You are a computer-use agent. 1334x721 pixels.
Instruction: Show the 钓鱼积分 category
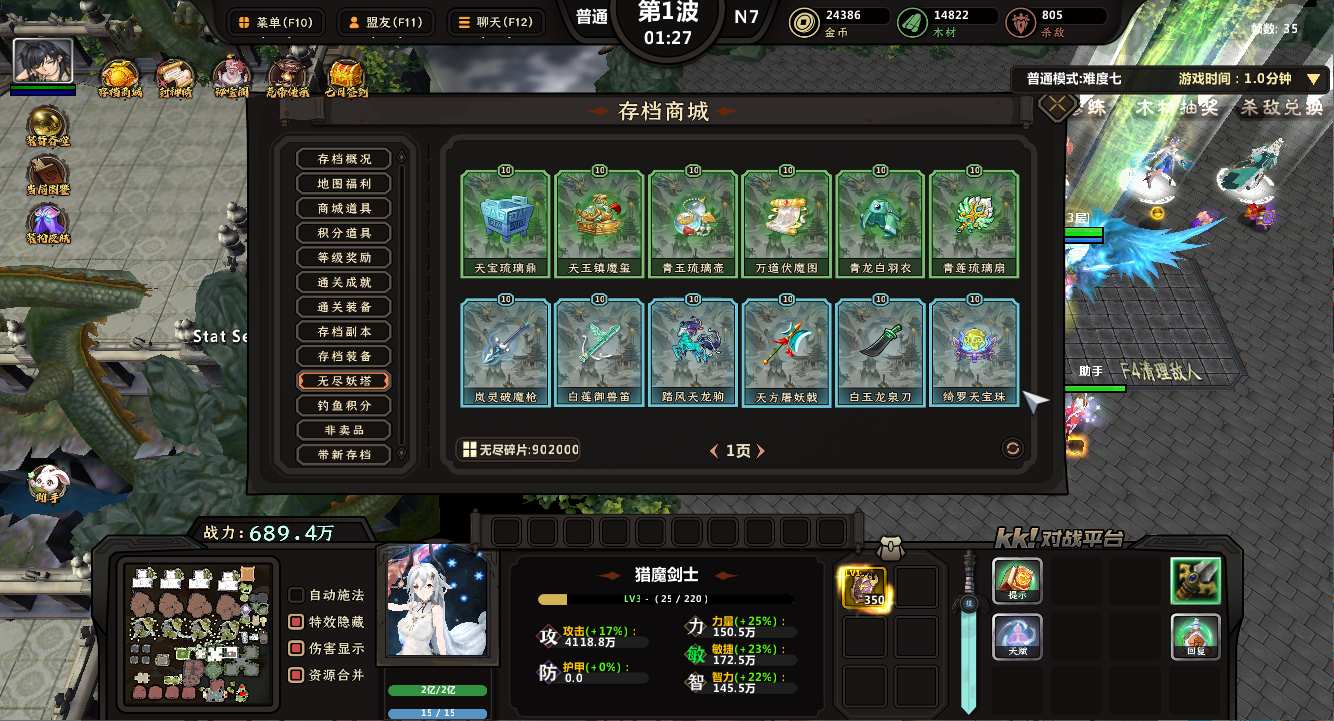pos(344,405)
